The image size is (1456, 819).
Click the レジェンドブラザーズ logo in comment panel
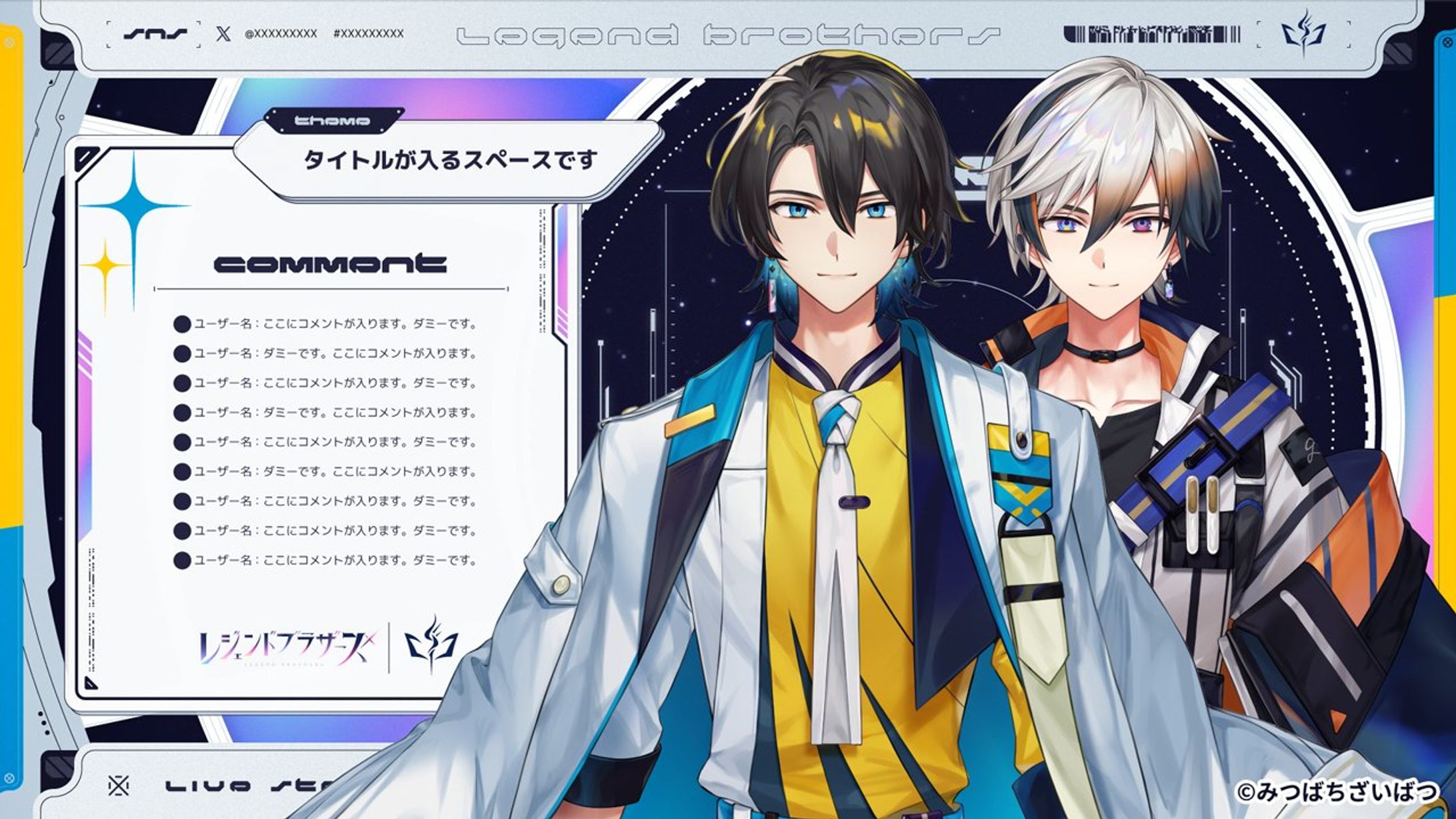tap(288, 648)
